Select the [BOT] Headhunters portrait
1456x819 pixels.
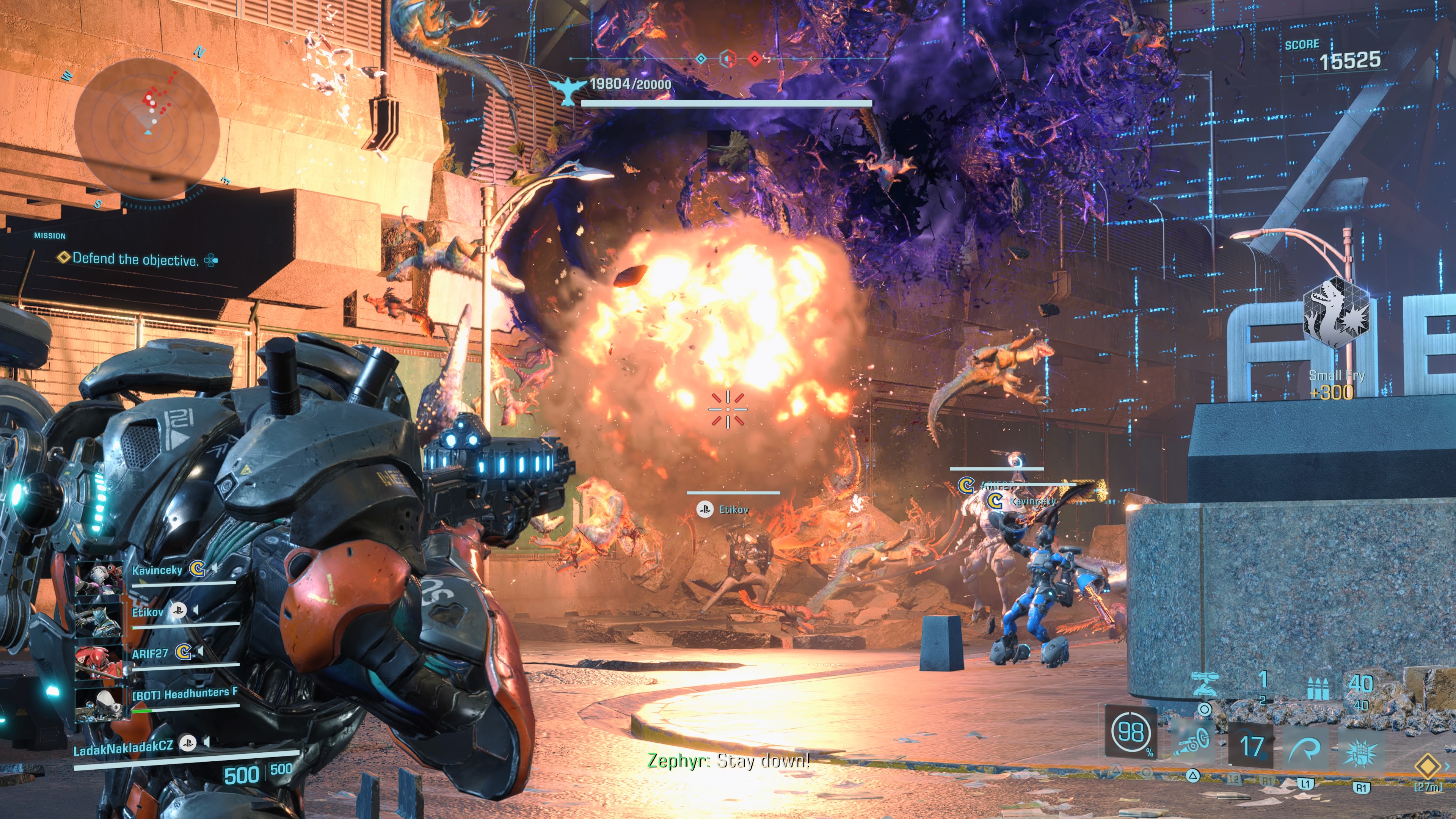[99, 704]
